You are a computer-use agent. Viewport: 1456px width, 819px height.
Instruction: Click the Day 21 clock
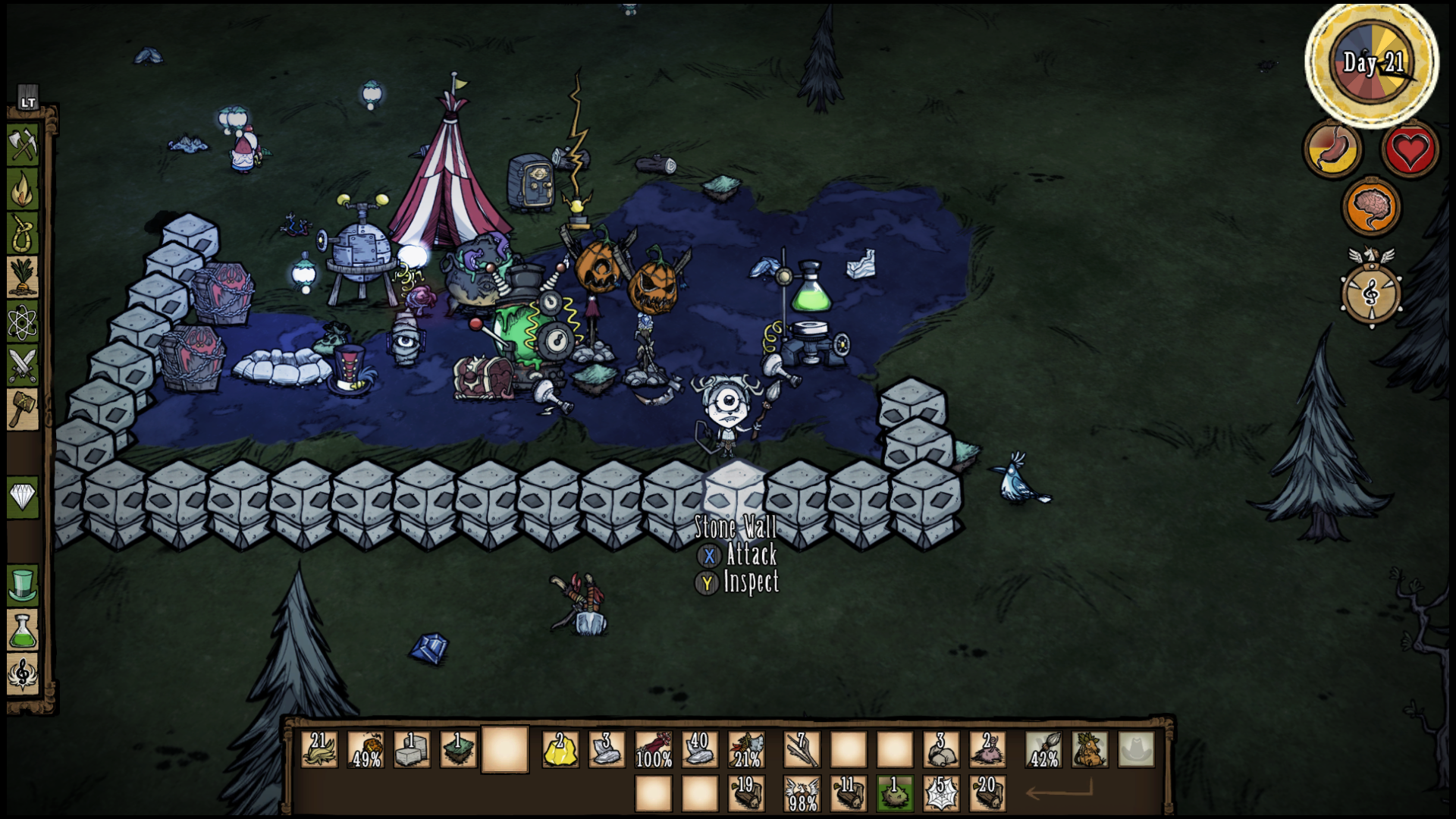[1372, 64]
